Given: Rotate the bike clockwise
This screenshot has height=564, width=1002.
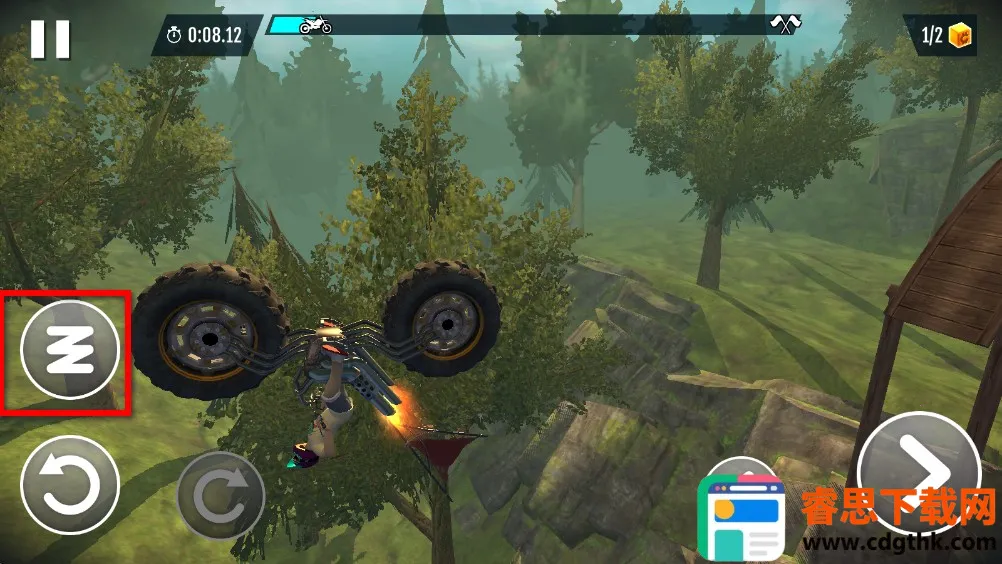Looking at the screenshot, I should (220, 495).
